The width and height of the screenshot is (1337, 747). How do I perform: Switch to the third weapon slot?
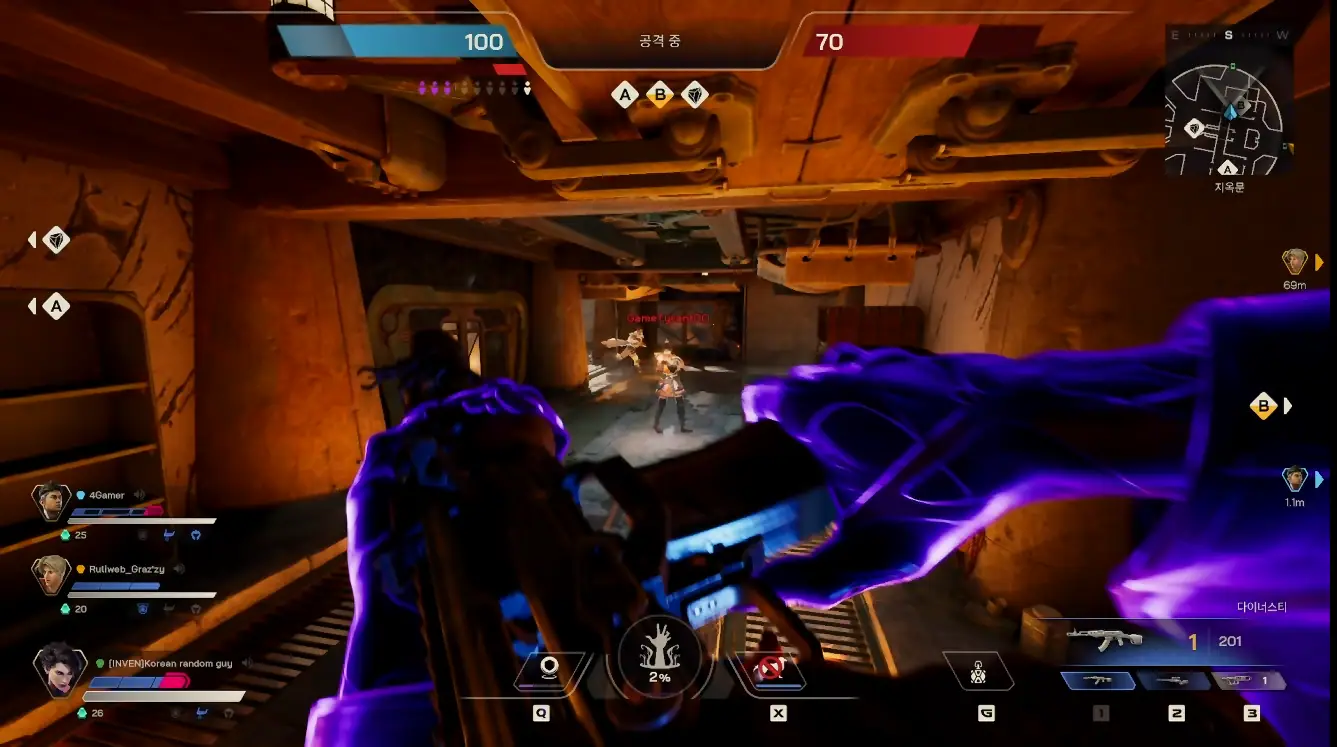pyautogui.click(x=1249, y=680)
